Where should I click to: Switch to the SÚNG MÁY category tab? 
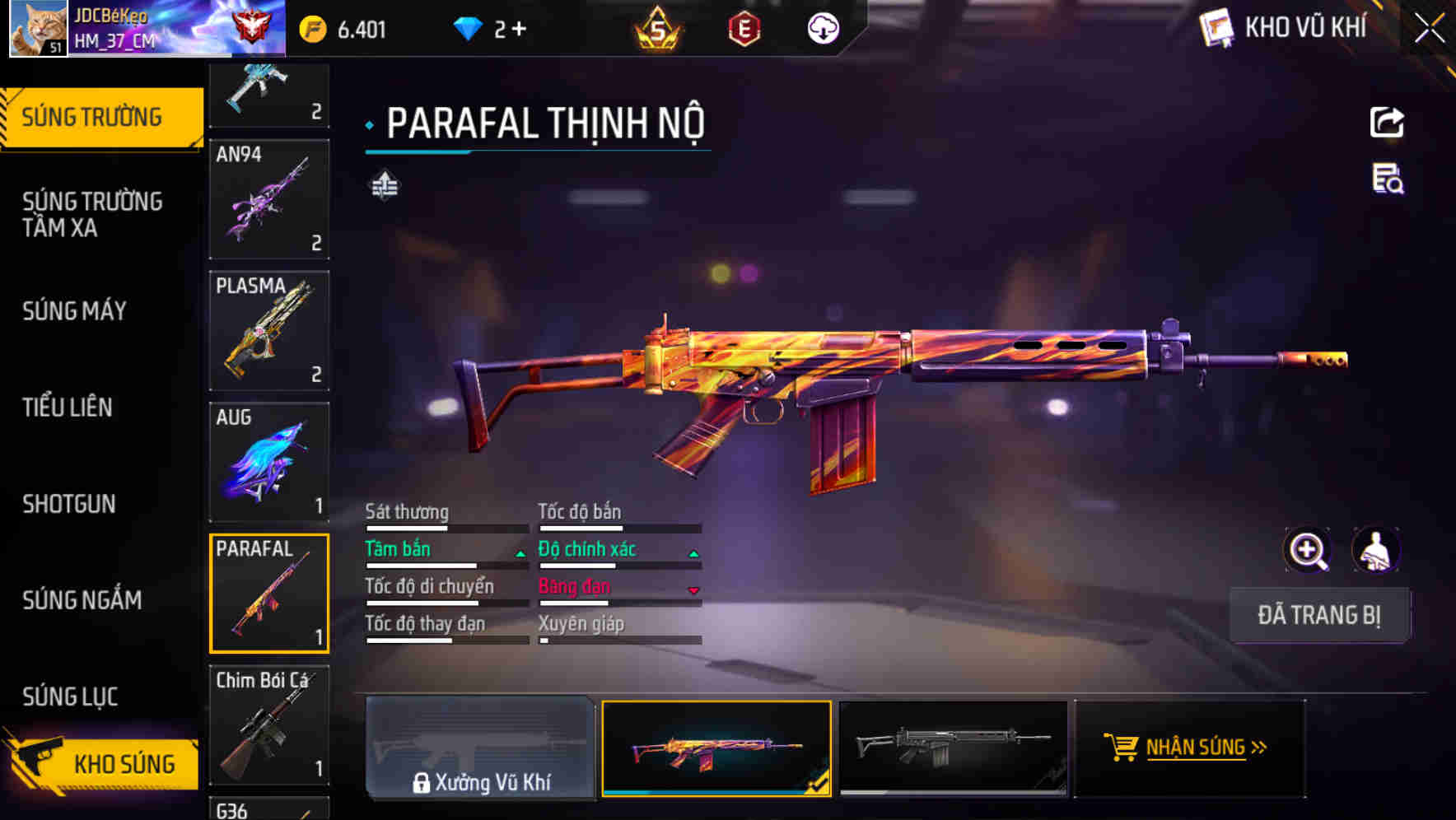coord(74,310)
